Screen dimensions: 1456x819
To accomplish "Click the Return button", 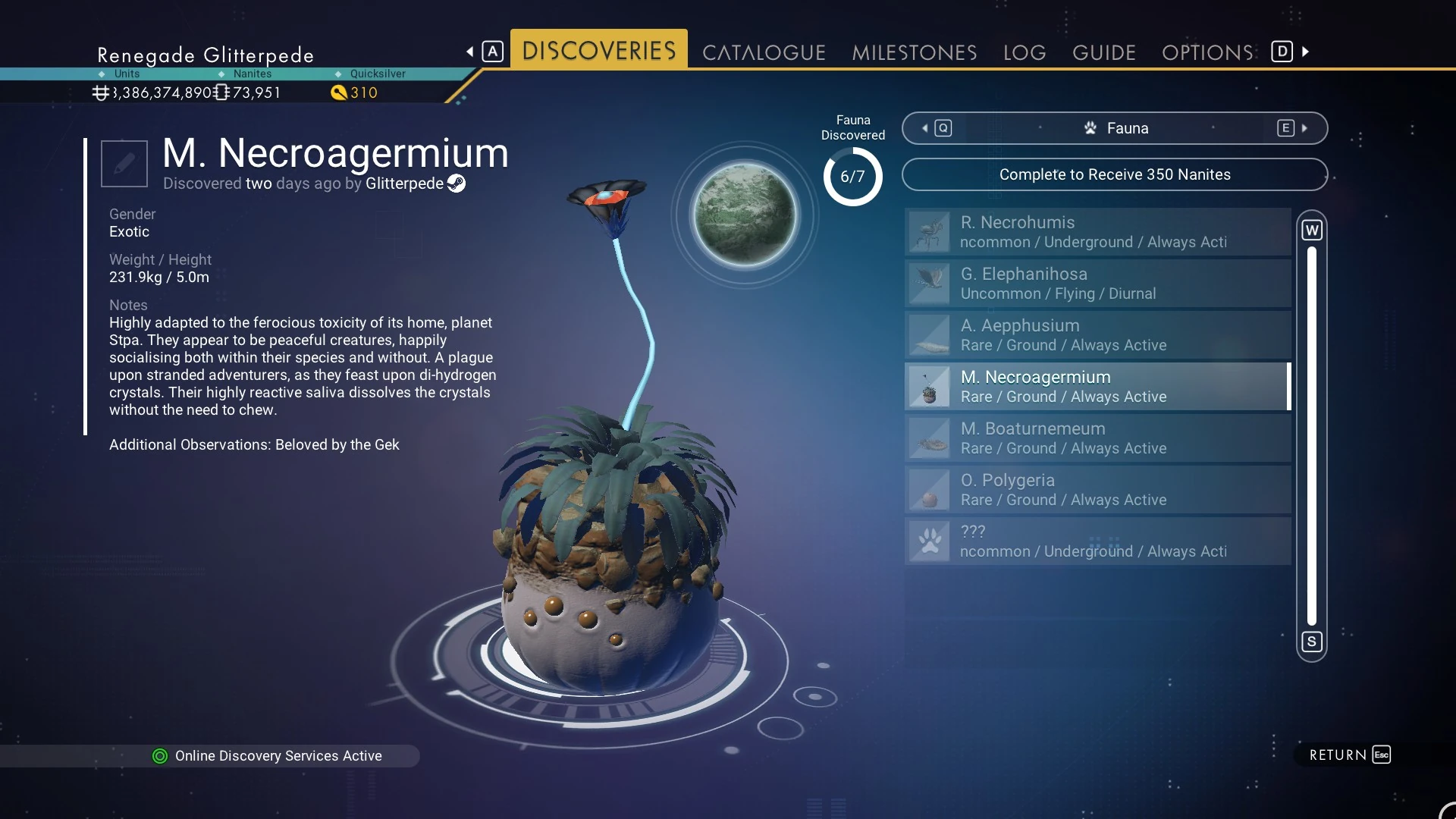I will pyautogui.click(x=1349, y=755).
